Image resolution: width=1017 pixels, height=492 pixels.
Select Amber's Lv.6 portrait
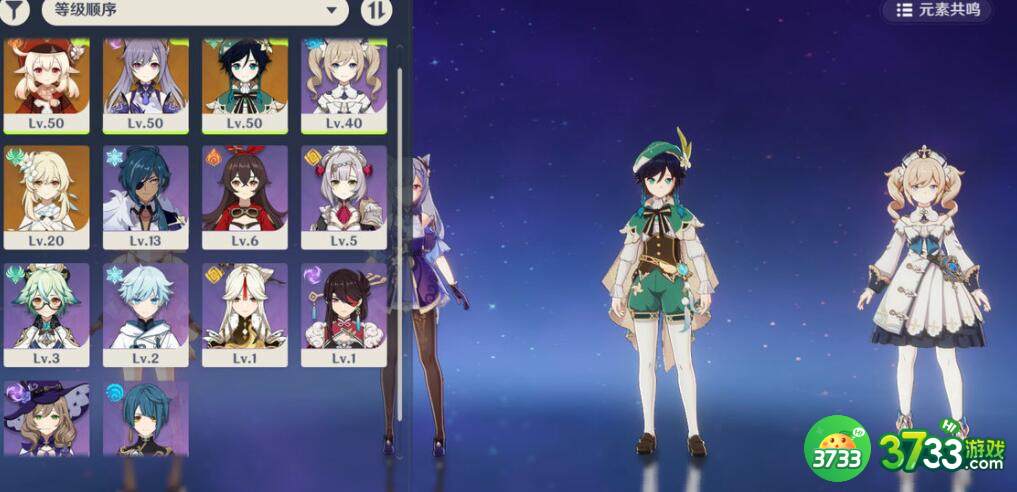pos(245,197)
